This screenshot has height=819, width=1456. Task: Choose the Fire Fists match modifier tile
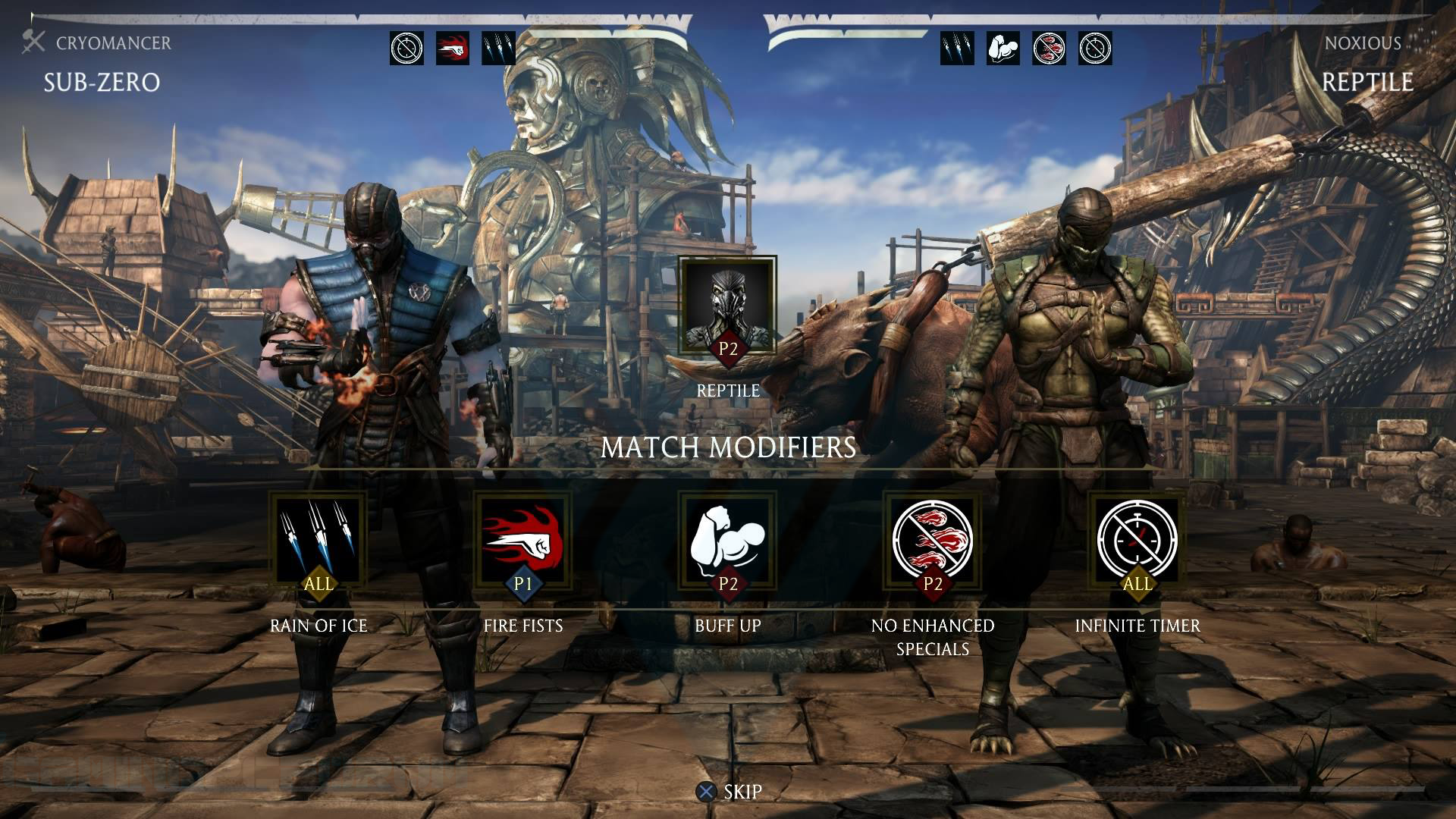coord(523,541)
